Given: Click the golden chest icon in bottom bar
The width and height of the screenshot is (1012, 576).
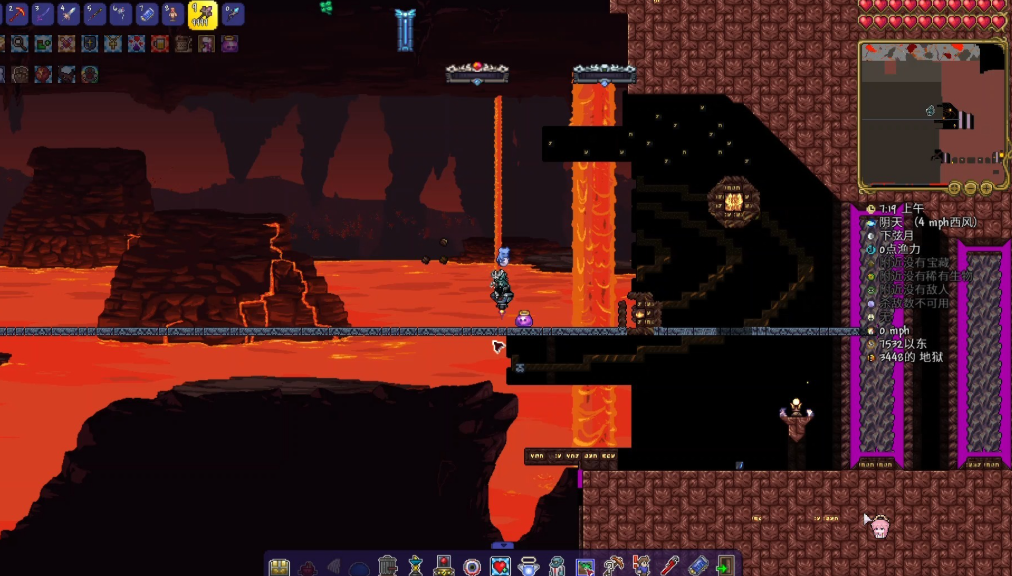Looking at the screenshot, I should point(279,567).
